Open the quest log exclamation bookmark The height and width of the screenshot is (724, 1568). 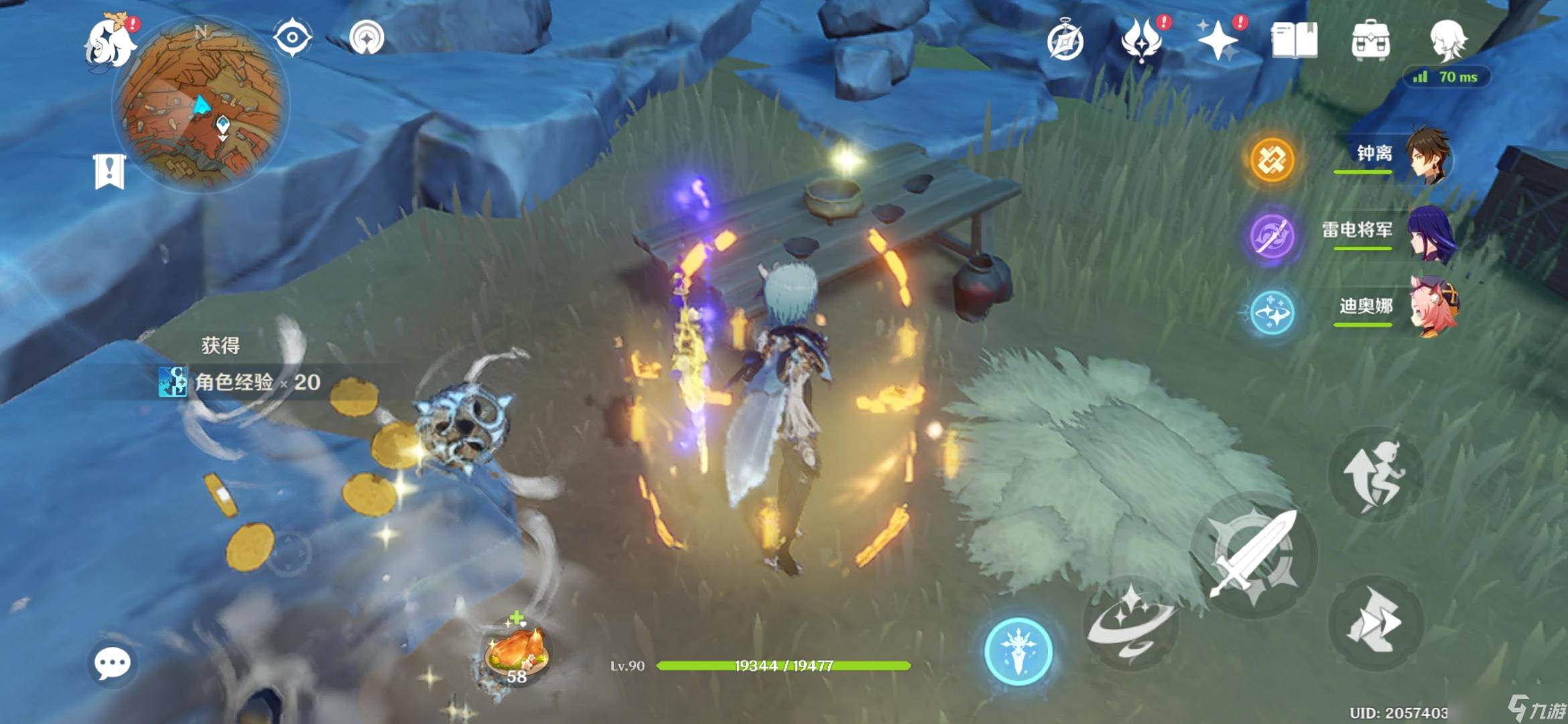(109, 171)
